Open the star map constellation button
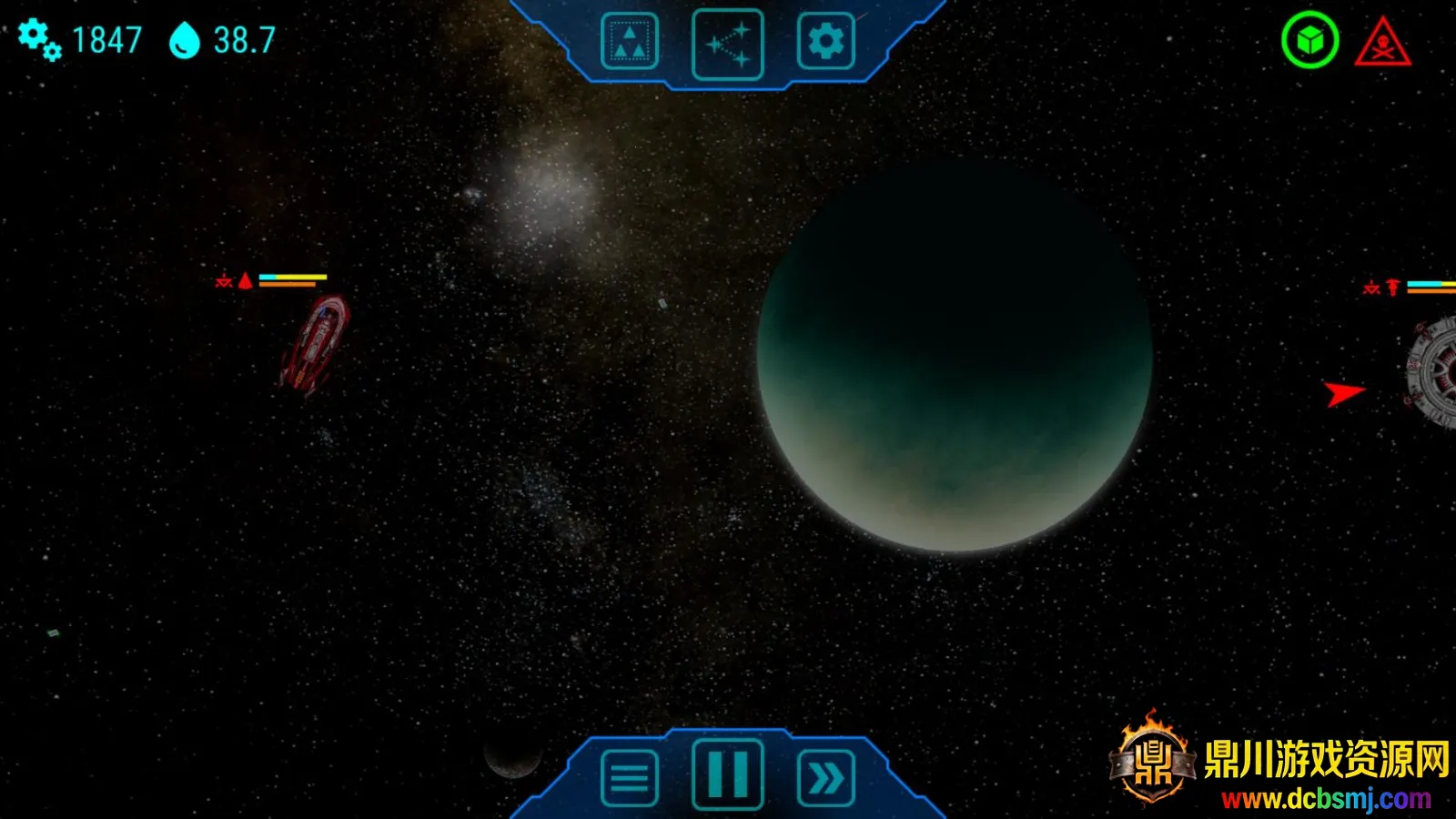The width and height of the screenshot is (1456, 819). [727, 44]
